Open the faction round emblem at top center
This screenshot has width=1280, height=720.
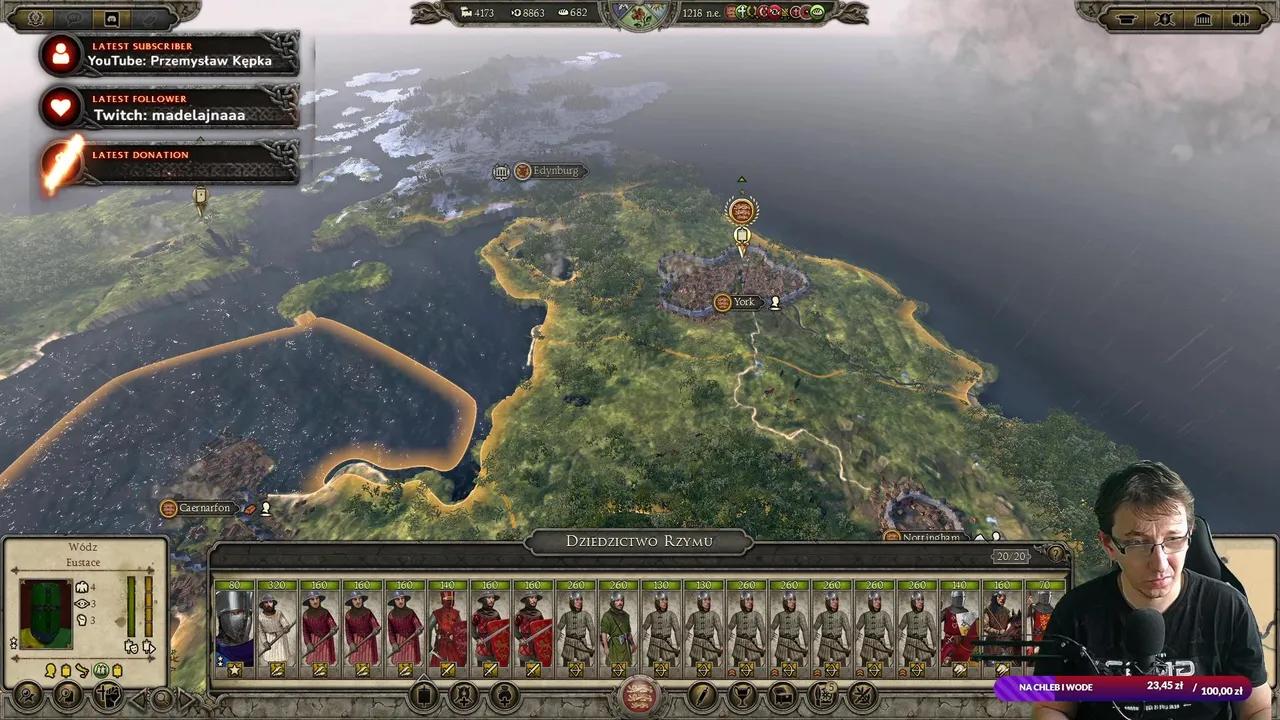click(640, 16)
